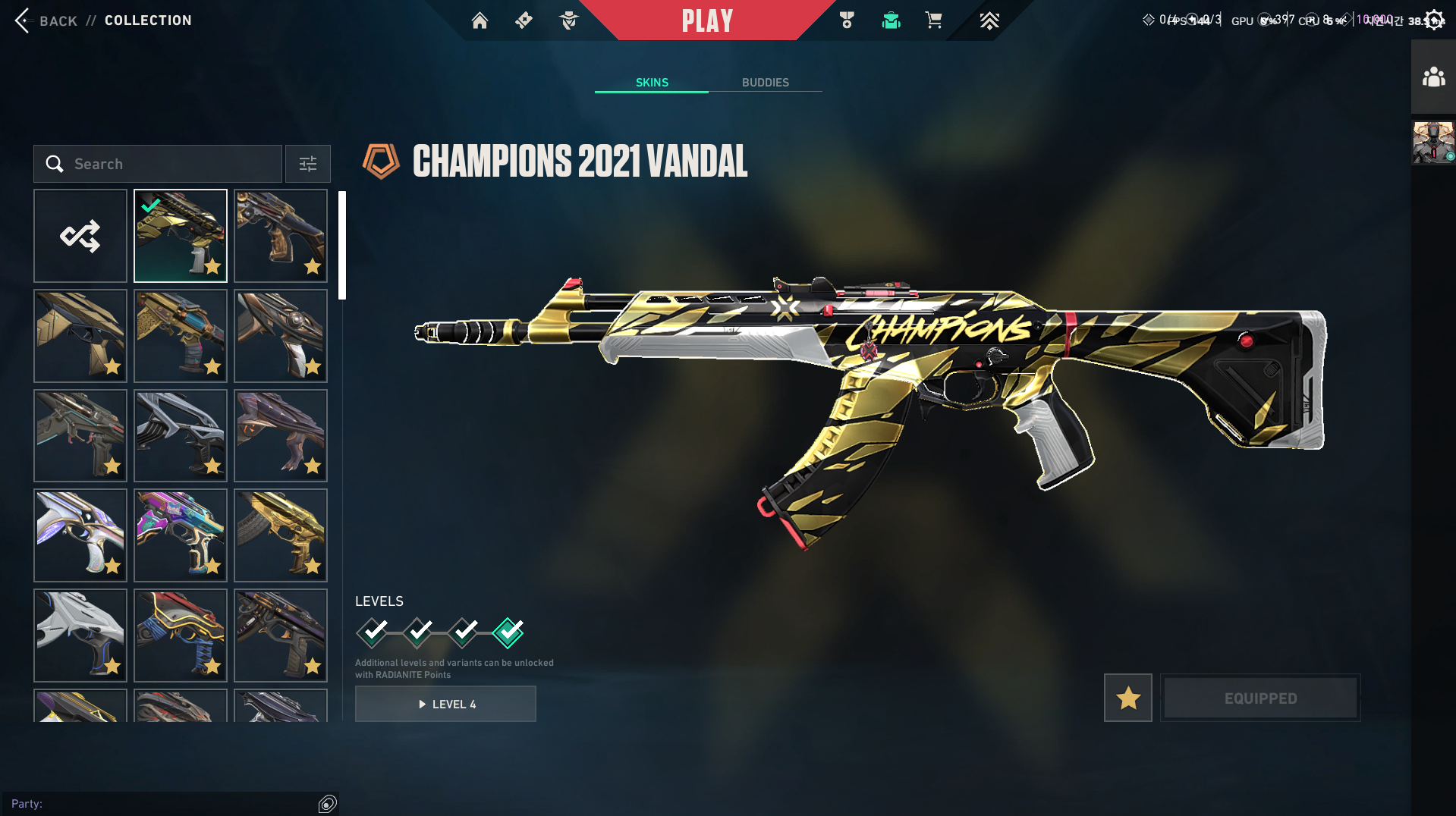This screenshot has width=1456, height=816.
Task: Switch to the Buddies tab
Action: [x=765, y=82]
